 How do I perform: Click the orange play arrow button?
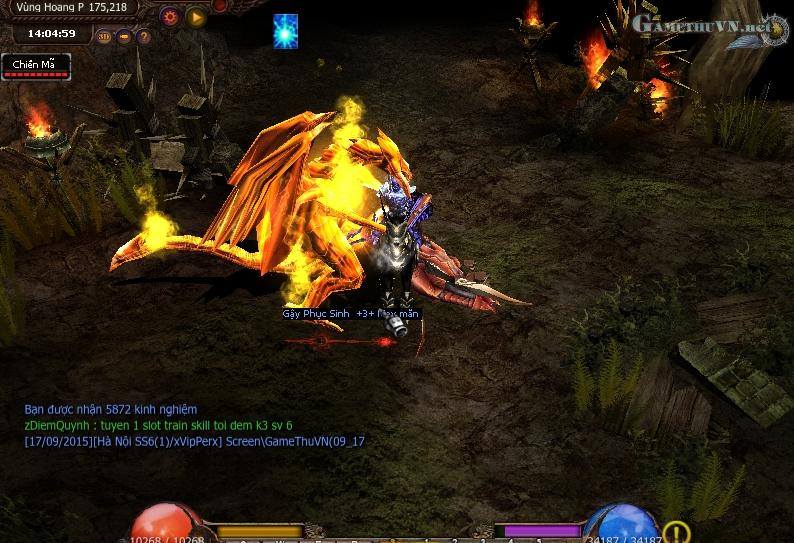pyautogui.click(x=196, y=16)
